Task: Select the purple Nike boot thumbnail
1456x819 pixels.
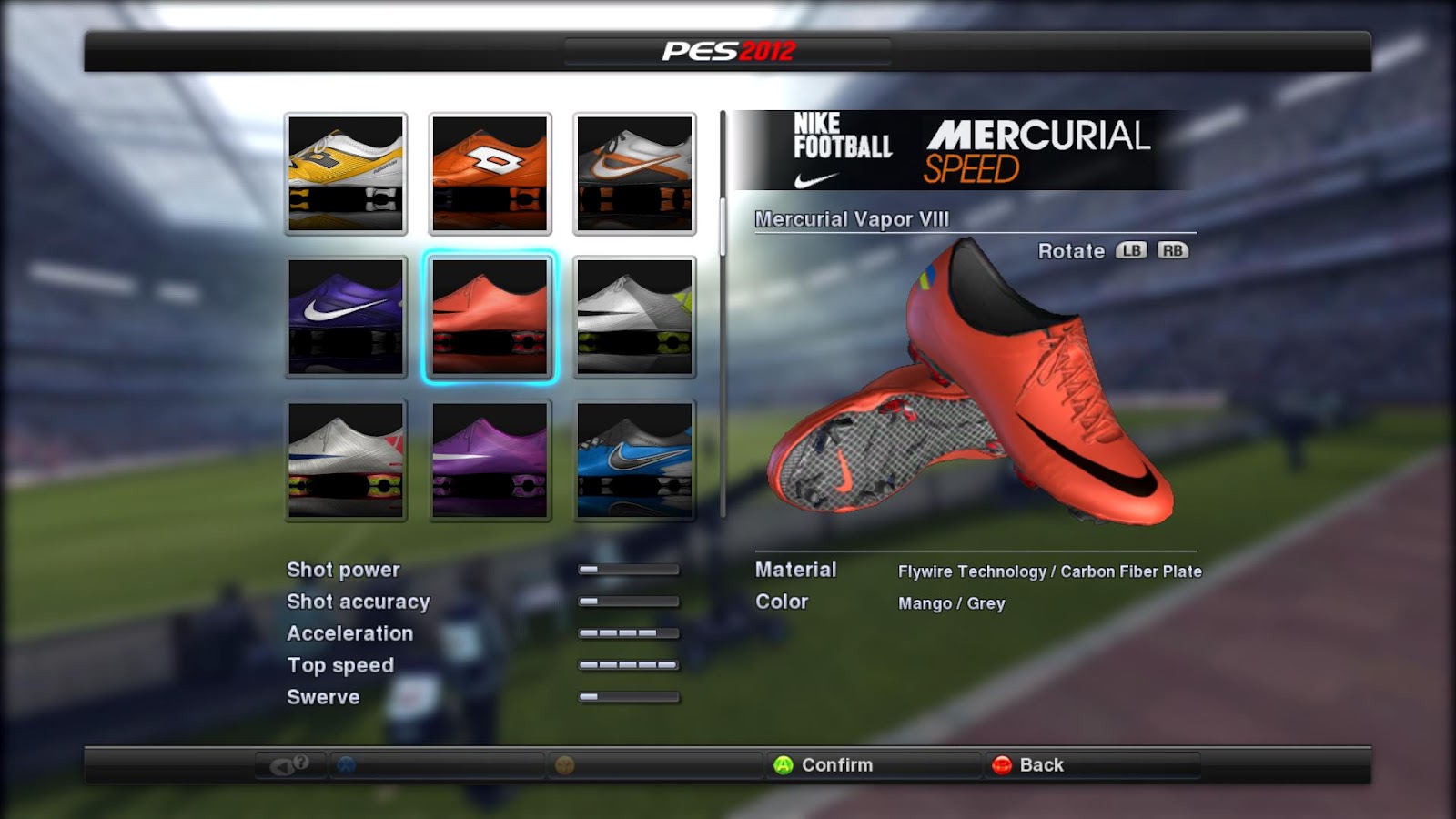Action: point(346,316)
